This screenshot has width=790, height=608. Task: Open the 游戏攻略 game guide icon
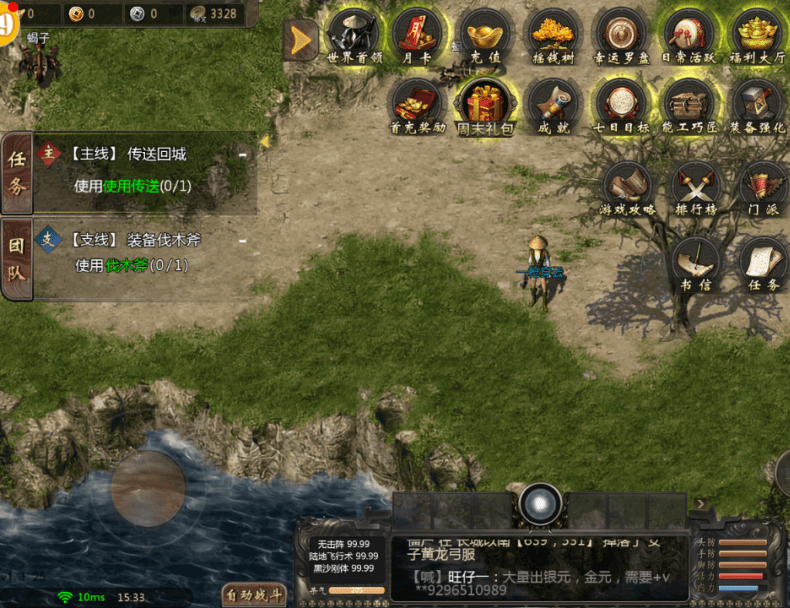pyautogui.click(x=628, y=187)
